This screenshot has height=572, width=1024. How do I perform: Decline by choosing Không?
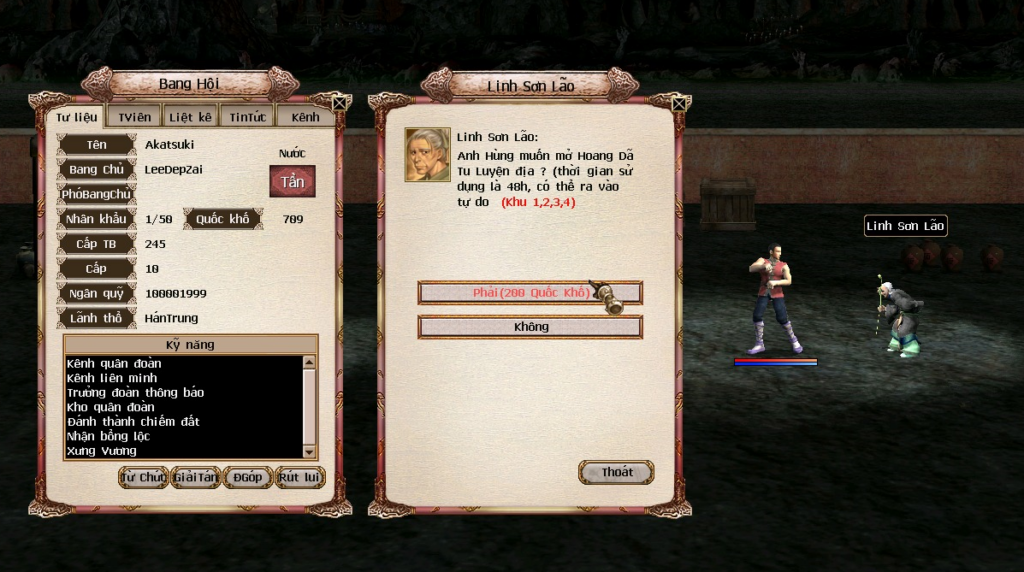(529, 327)
